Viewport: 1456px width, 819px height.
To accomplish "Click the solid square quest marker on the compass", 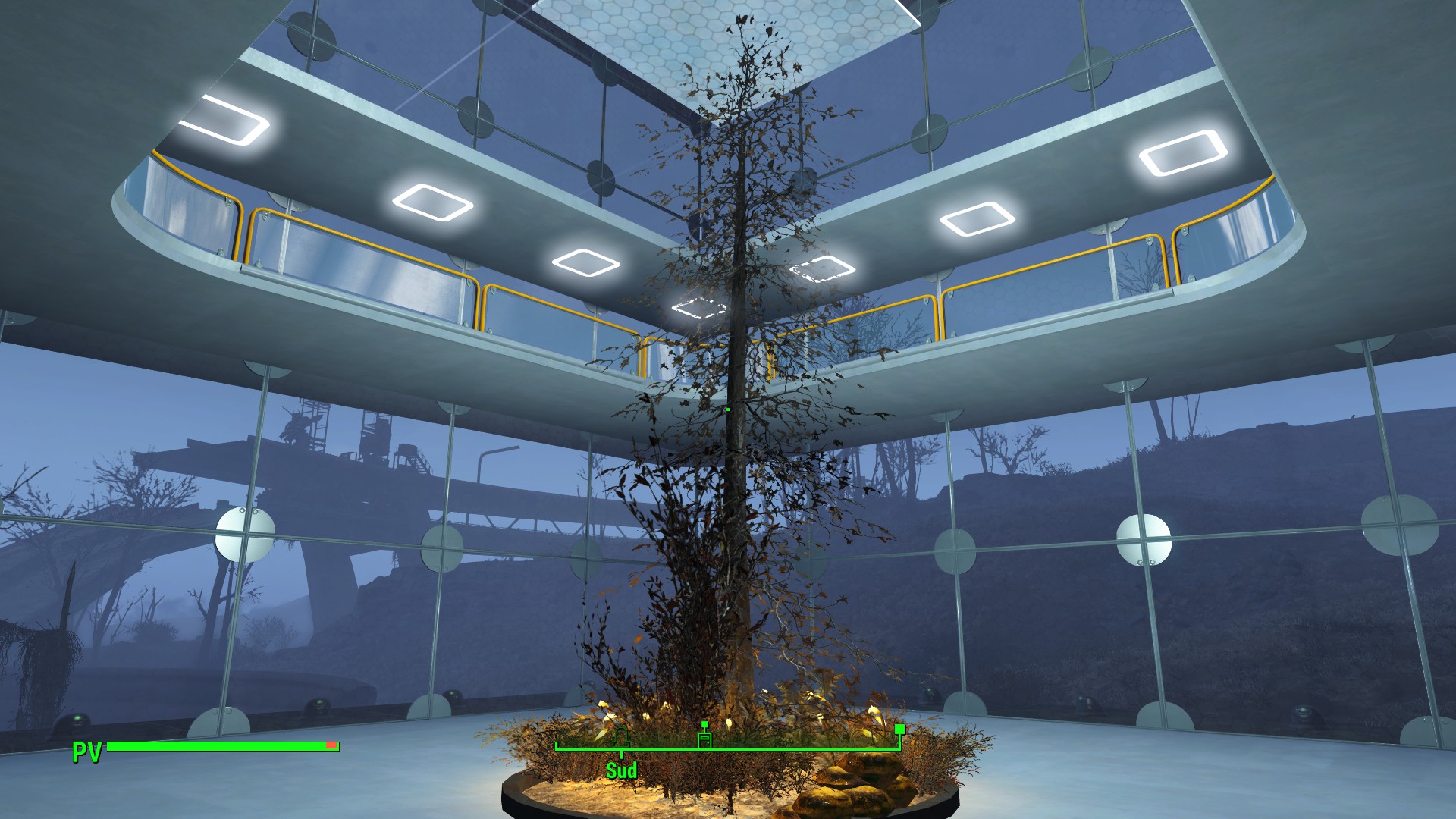I will [x=899, y=730].
